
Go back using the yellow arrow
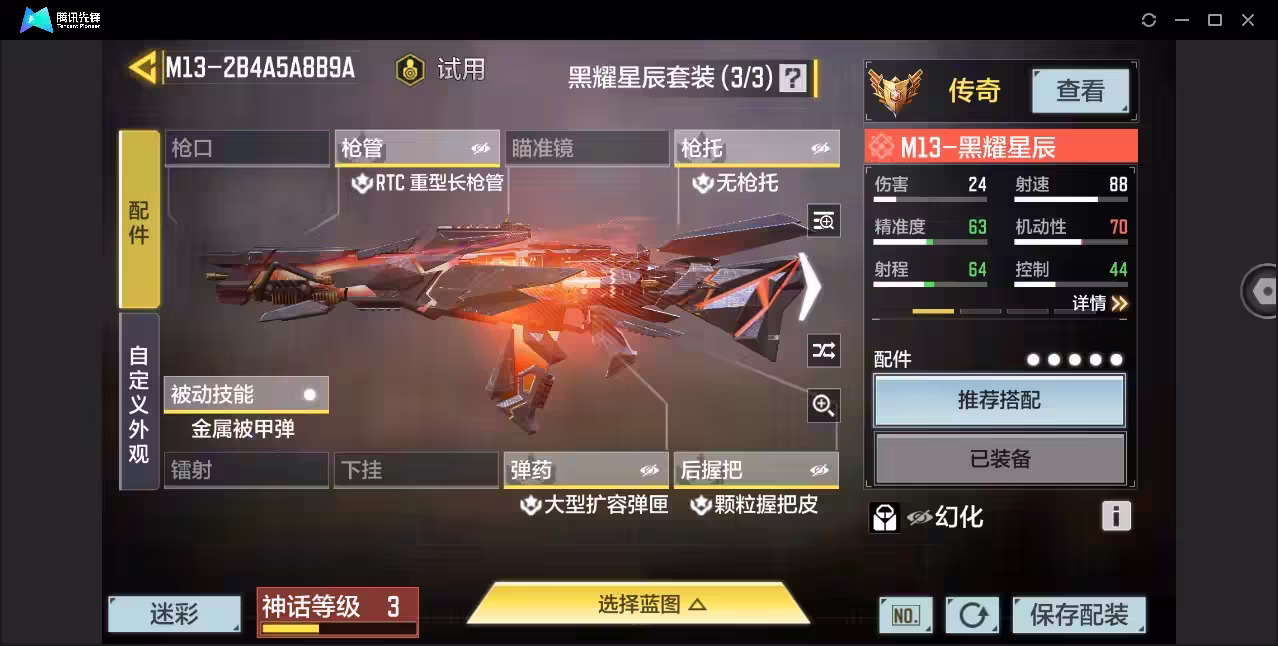(x=143, y=68)
